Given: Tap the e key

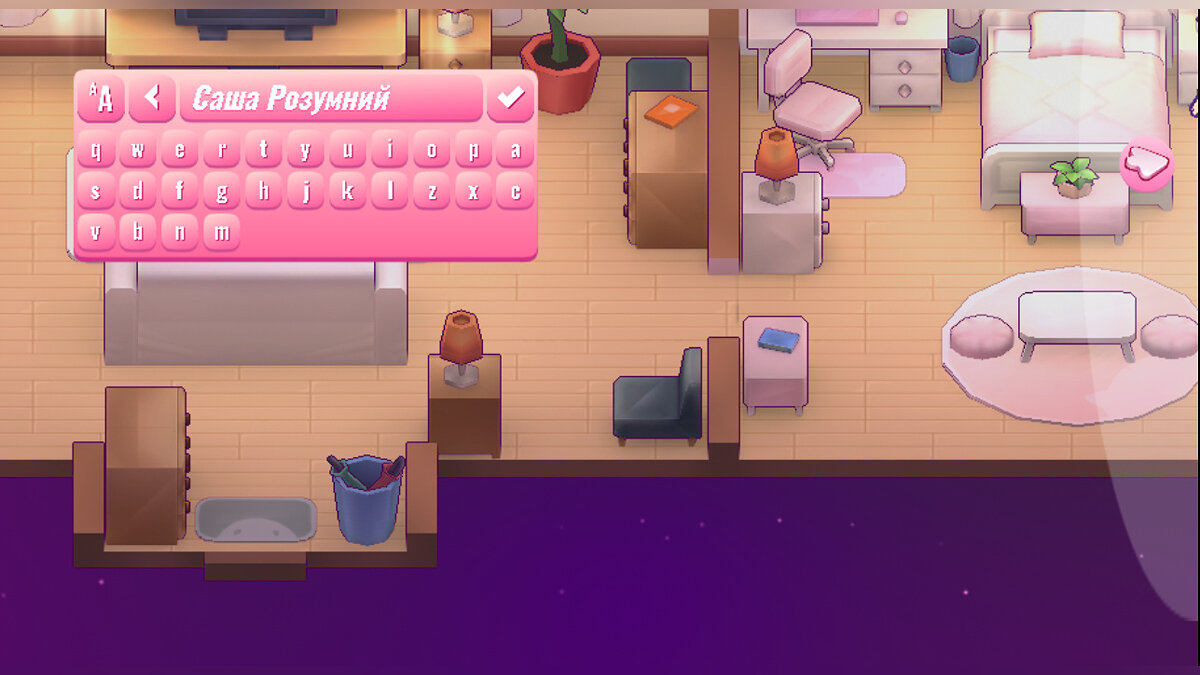Looking at the screenshot, I should (x=180, y=151).
